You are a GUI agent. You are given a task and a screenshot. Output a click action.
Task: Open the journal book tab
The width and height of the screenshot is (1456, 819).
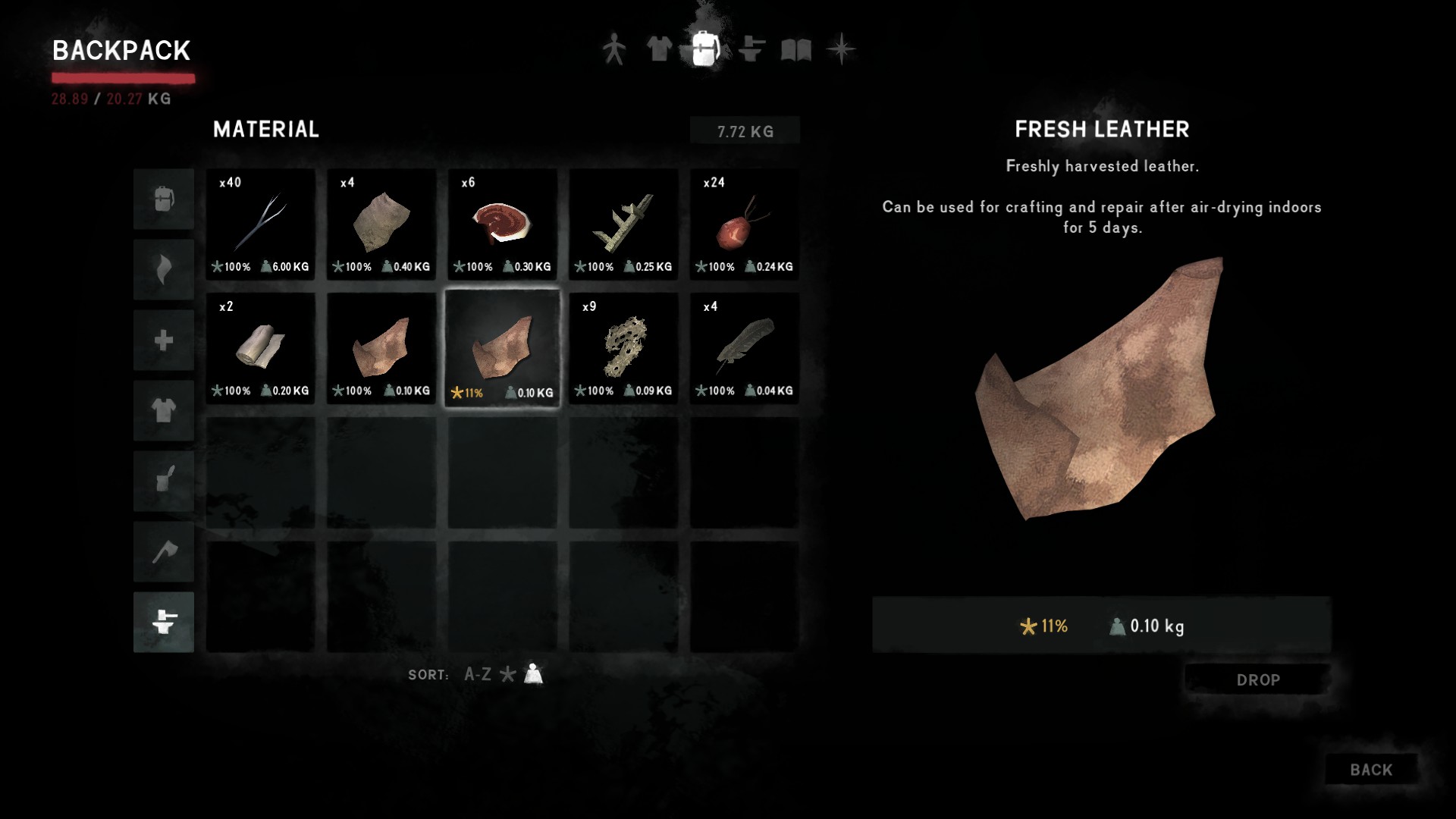click(796, 50)
